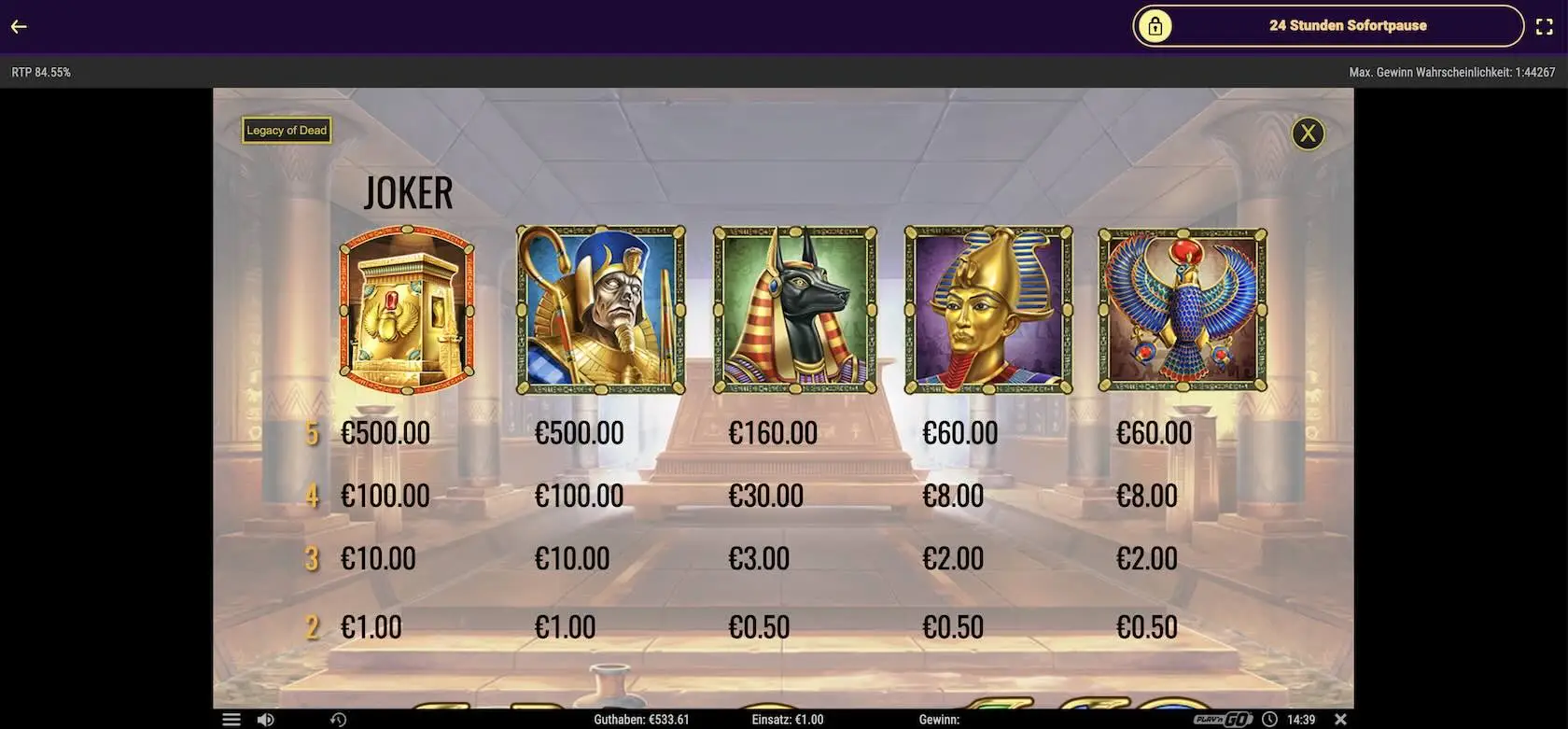Open the hamburger menu in the bottom bar
This screenshot has width=1568, height=729.
pos(231,720)
